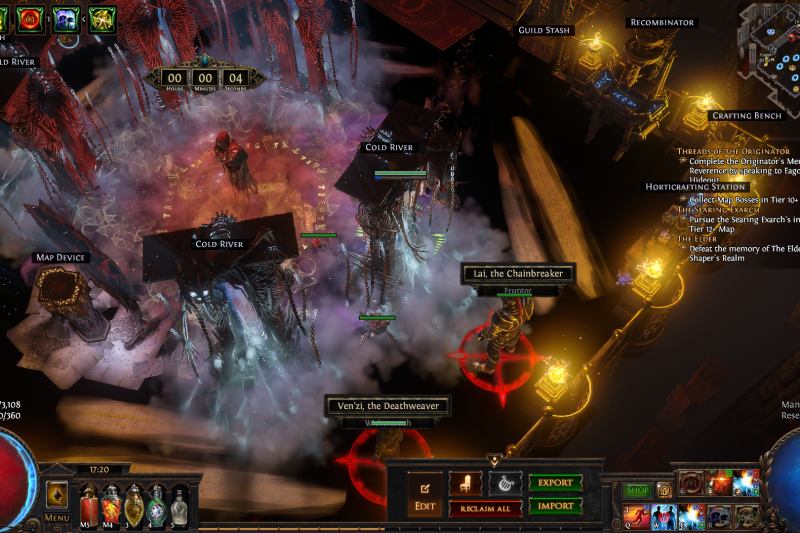This screenshot has width=800, height=533.
Task: Collapse the hideout panel arrow
Action: (494, 459)
